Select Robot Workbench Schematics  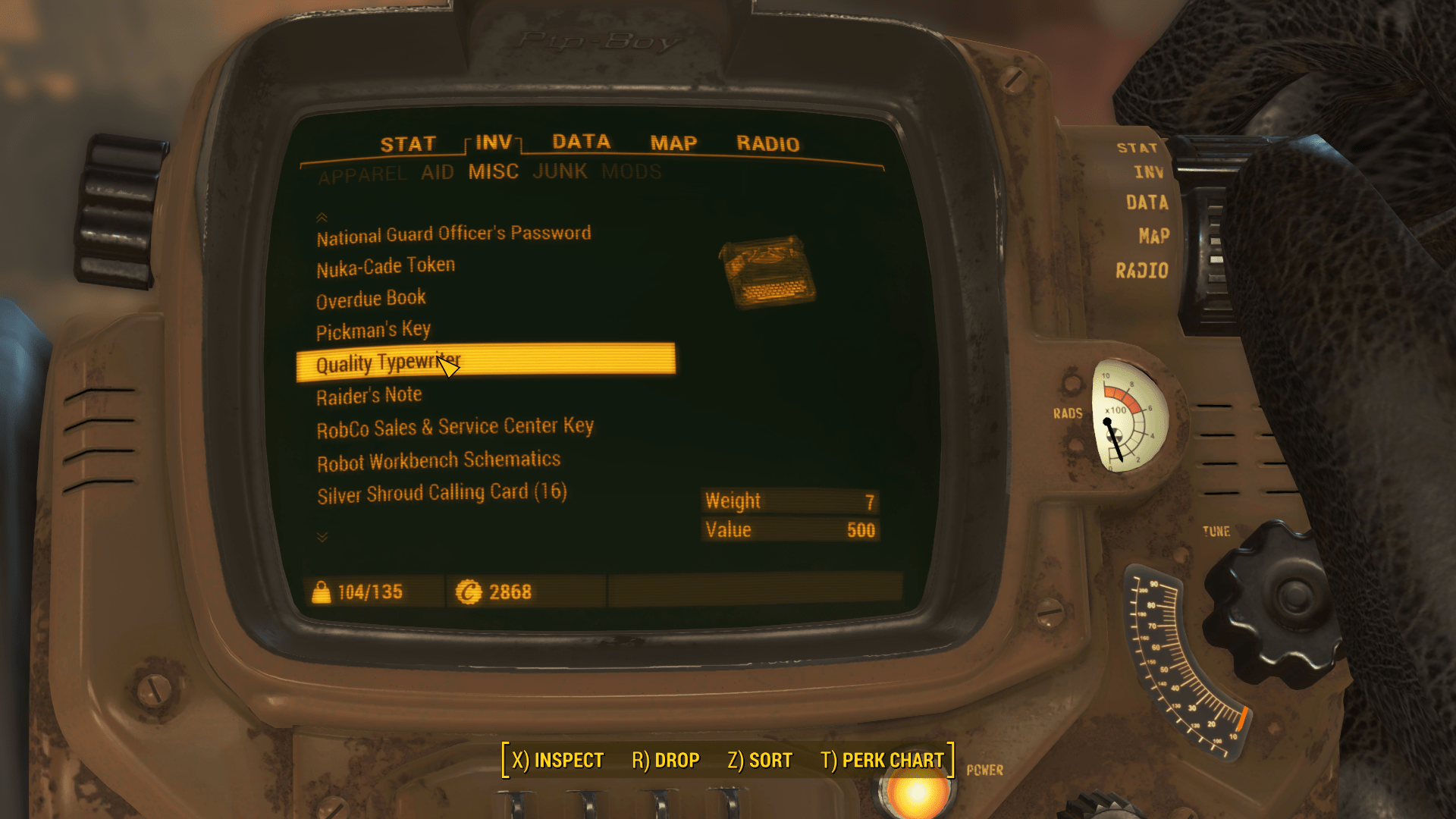click(438, 461)
